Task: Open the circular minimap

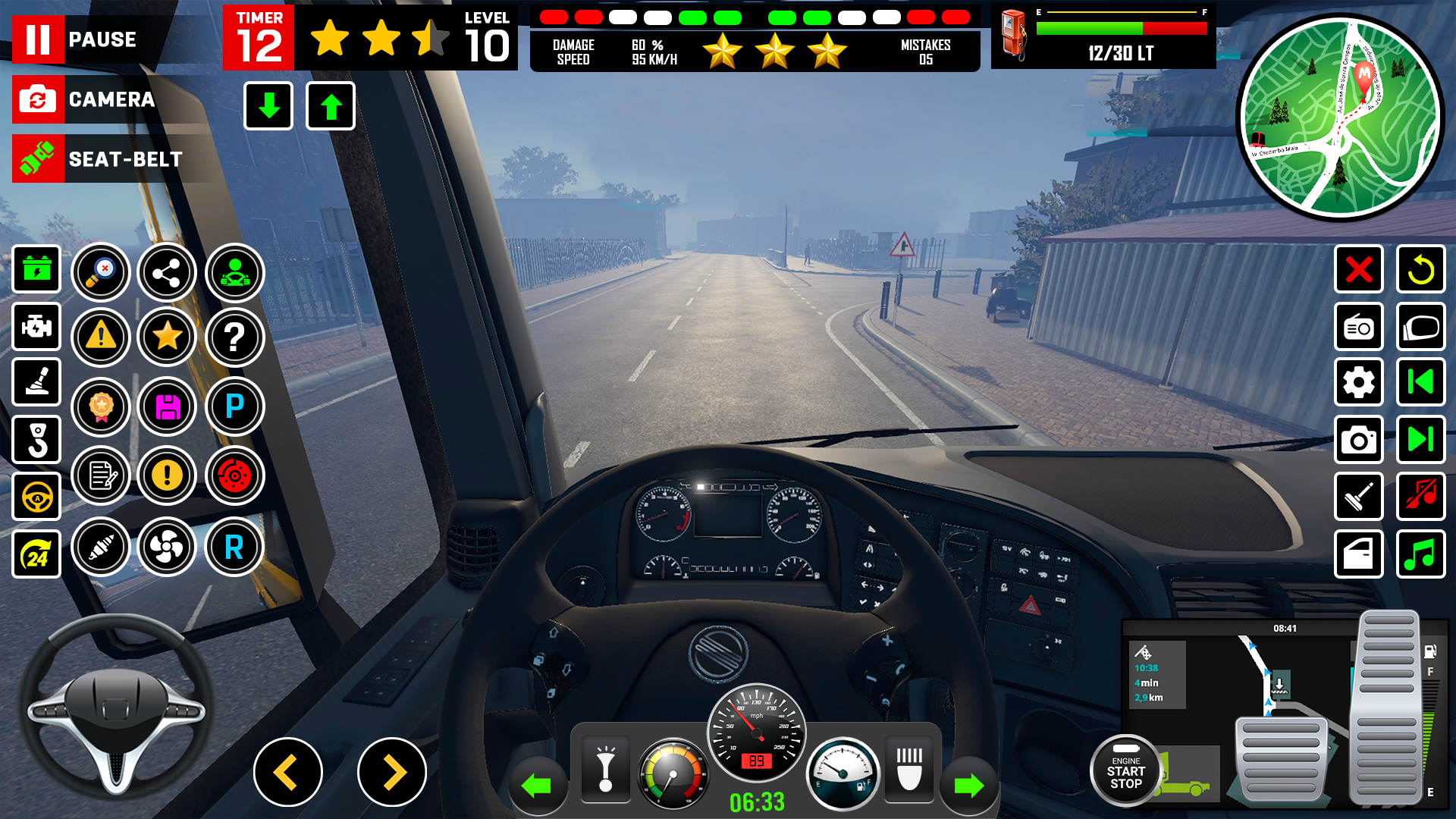Action: click(x=1340, y=118)
